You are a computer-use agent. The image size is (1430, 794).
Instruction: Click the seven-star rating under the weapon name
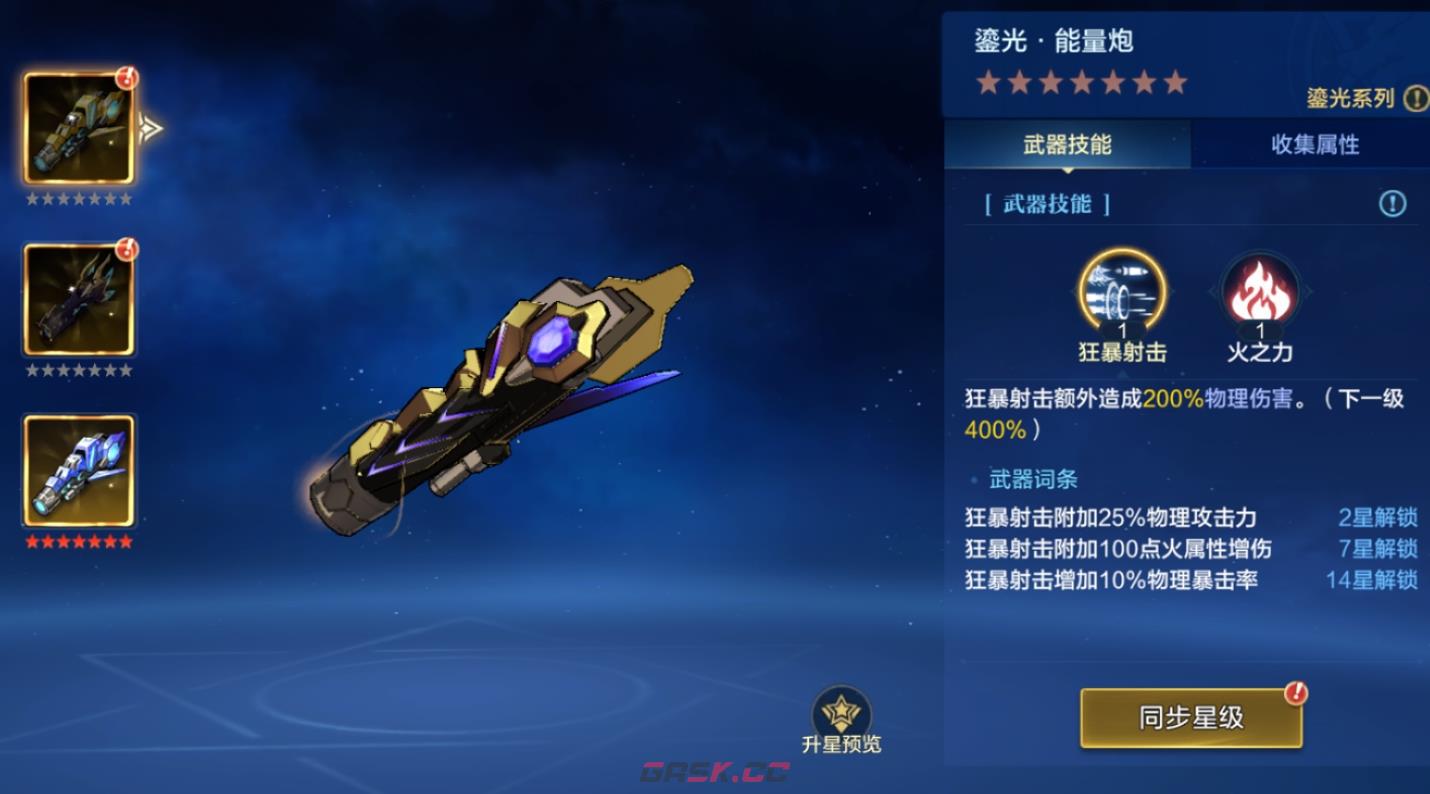(1080, 82)
